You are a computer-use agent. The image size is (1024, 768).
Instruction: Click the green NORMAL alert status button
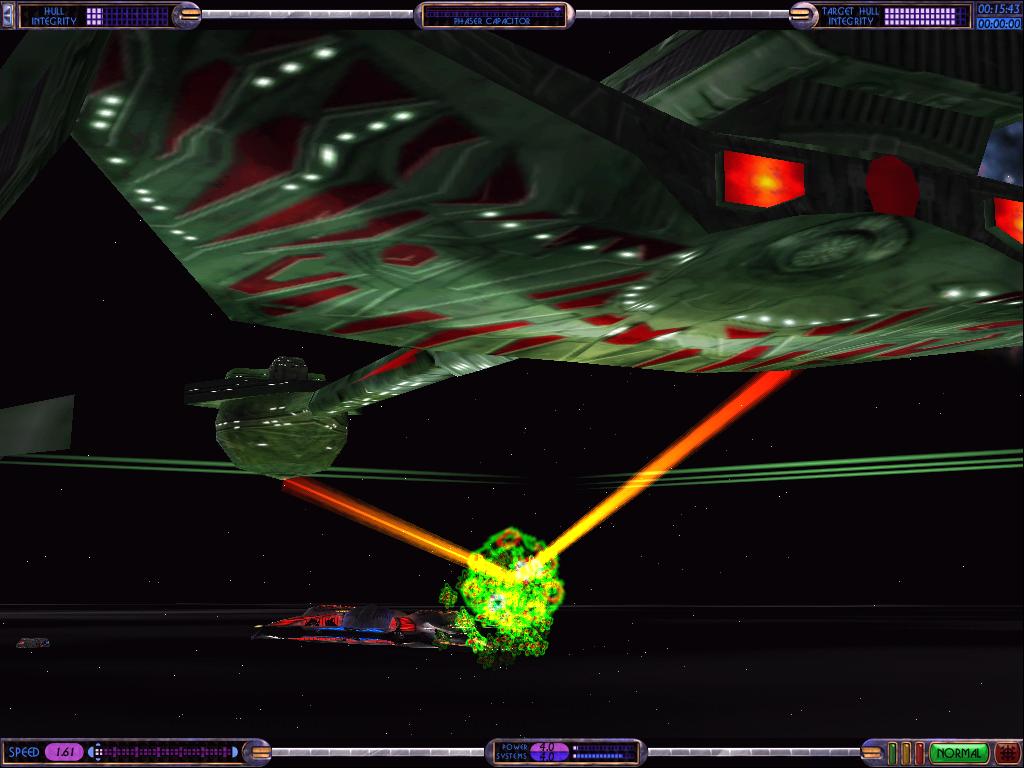tap(958, 752)
